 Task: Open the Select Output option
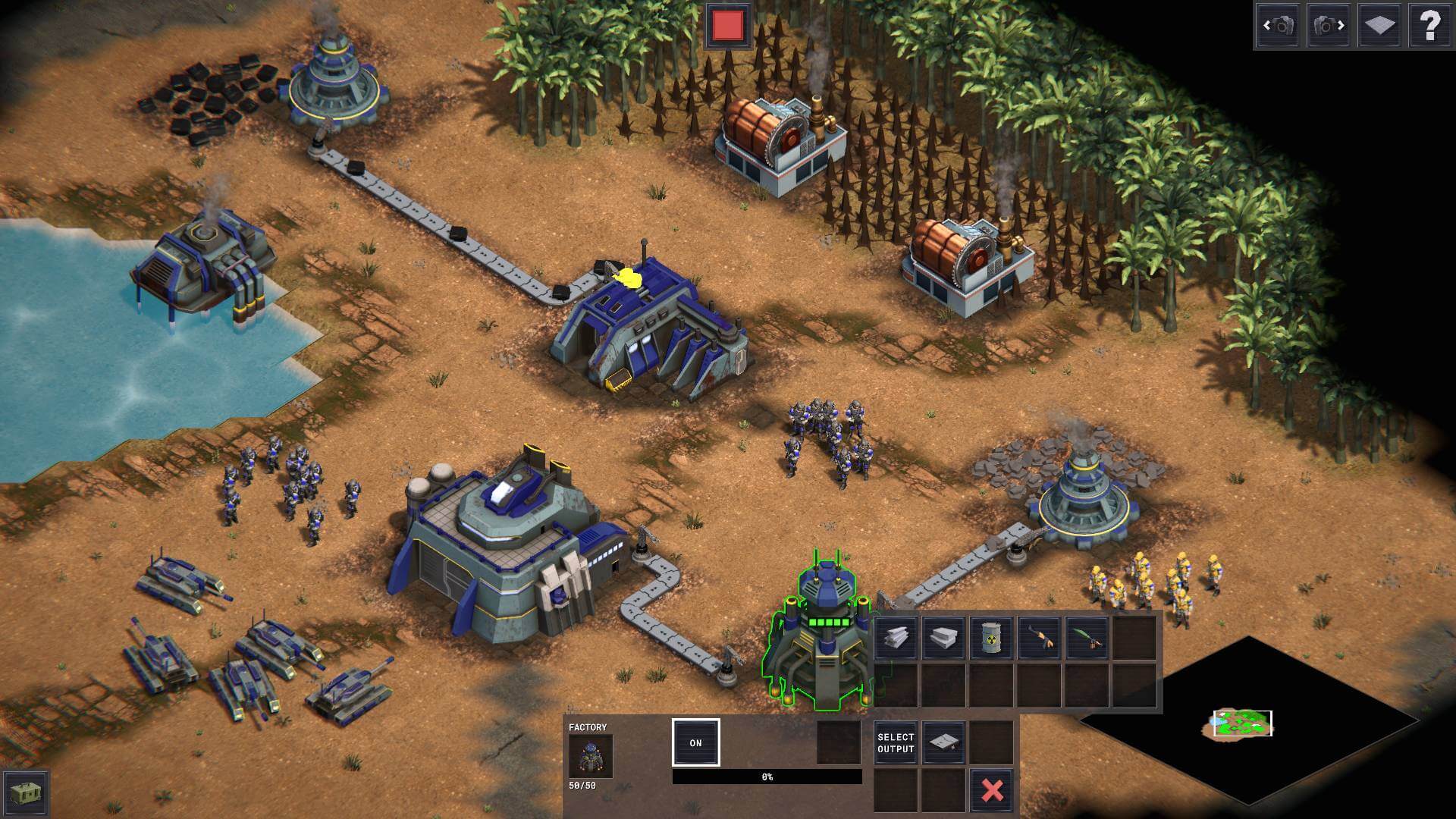coord(896,742)
